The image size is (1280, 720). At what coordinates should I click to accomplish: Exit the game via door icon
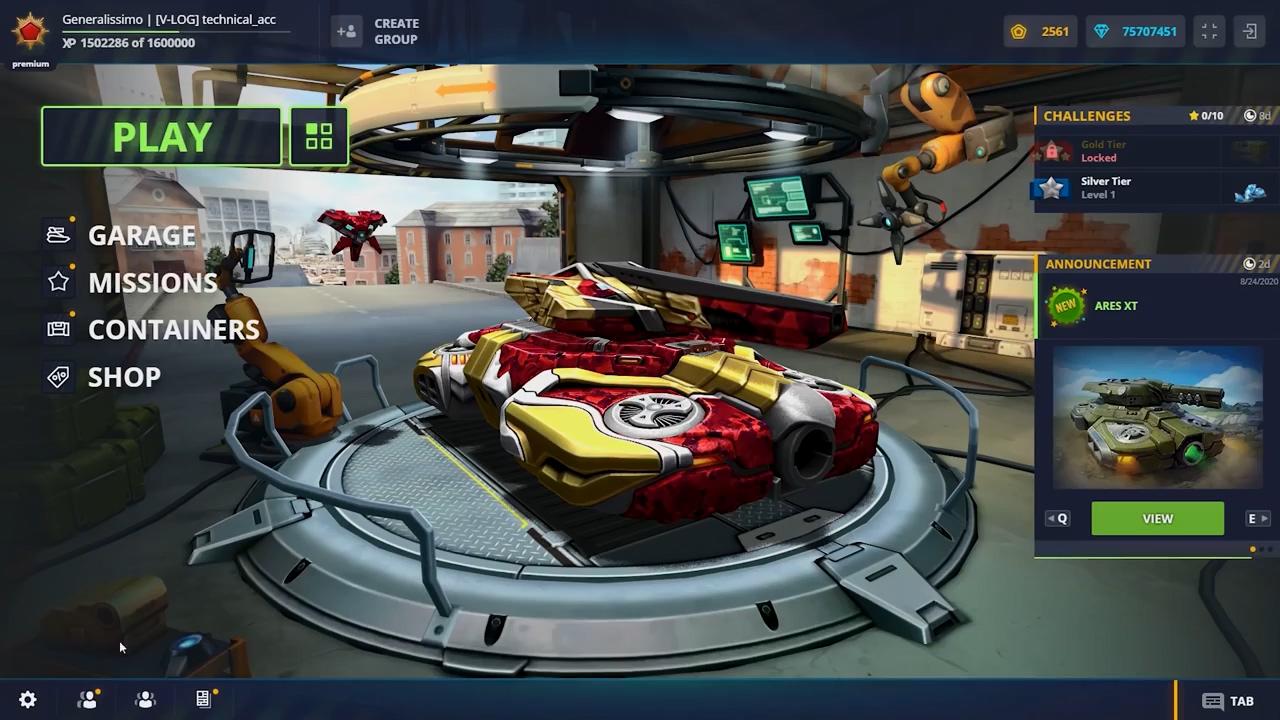click(x=1250, y=31)
